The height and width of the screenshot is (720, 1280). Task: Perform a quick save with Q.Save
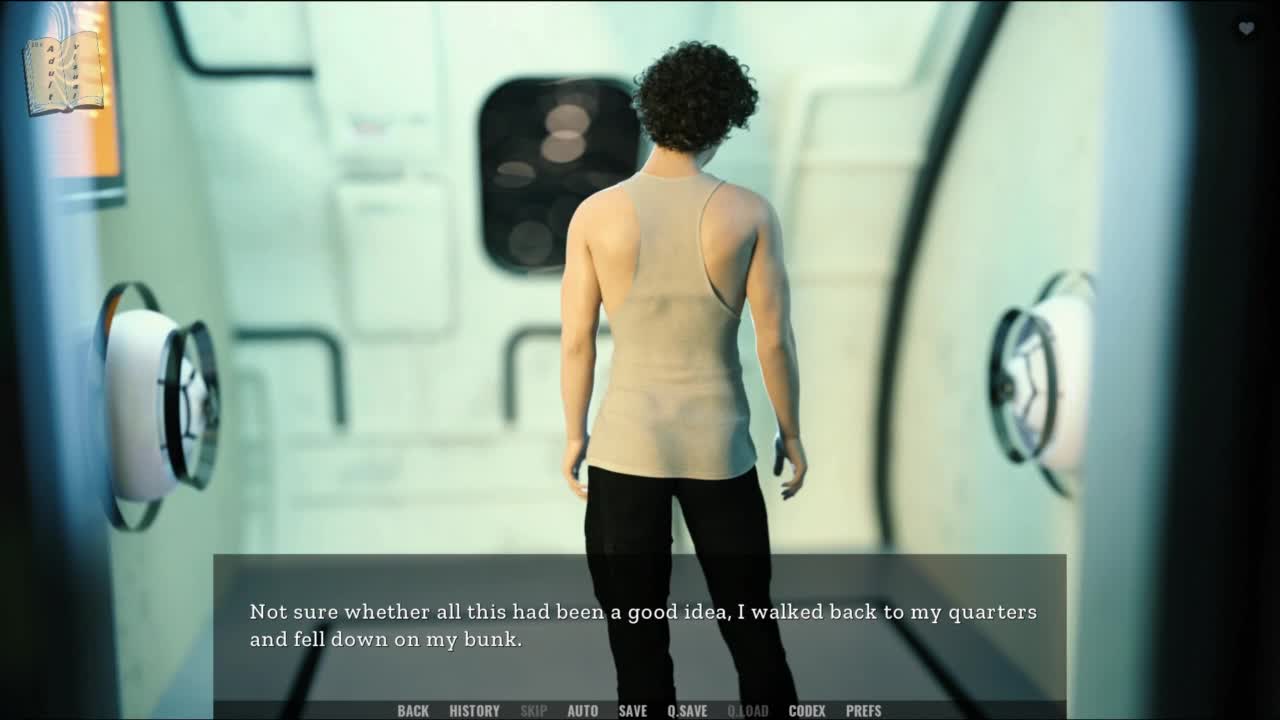tap(687, 711)
